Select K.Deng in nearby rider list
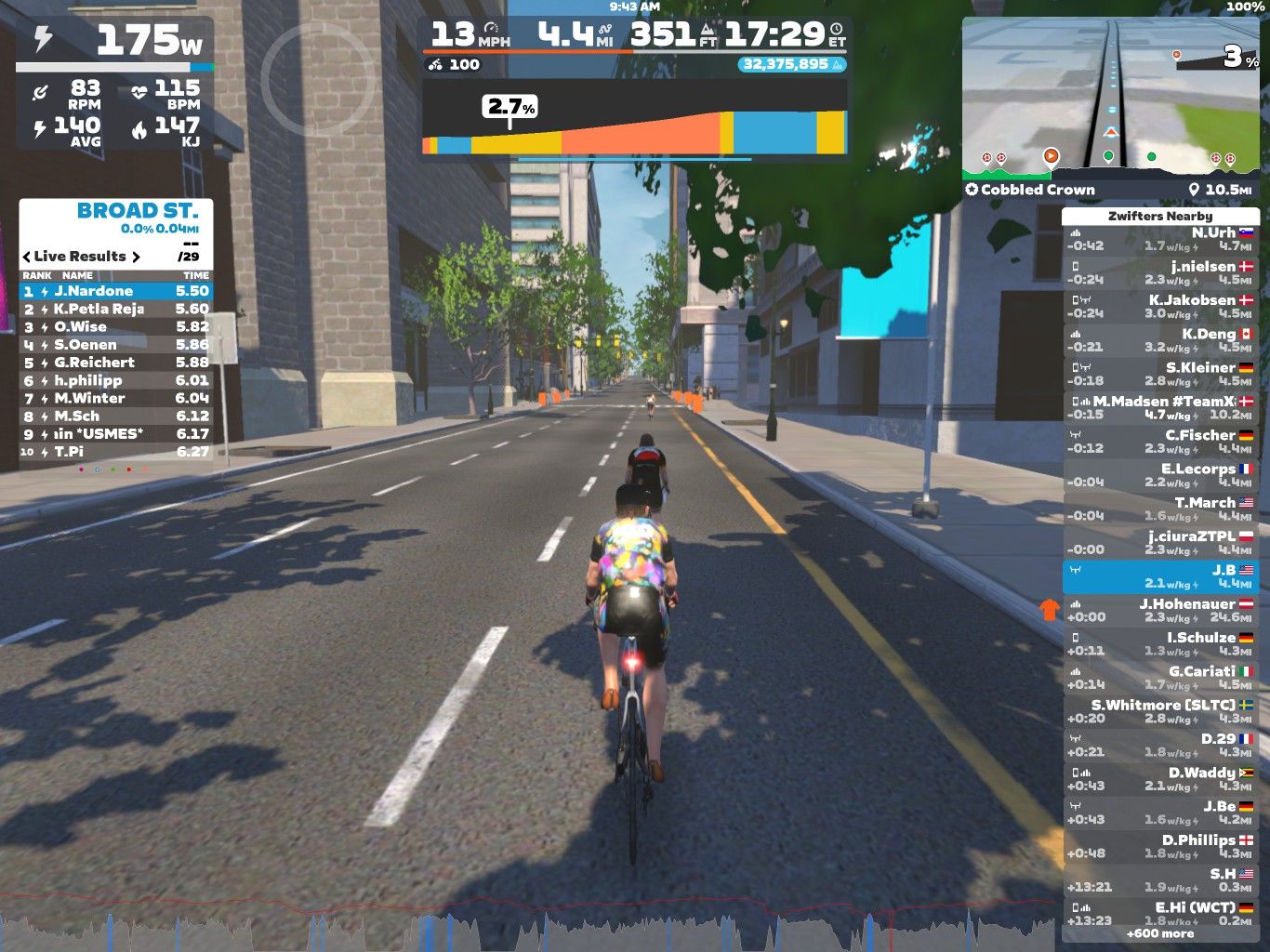 [x=1159, y=340]
